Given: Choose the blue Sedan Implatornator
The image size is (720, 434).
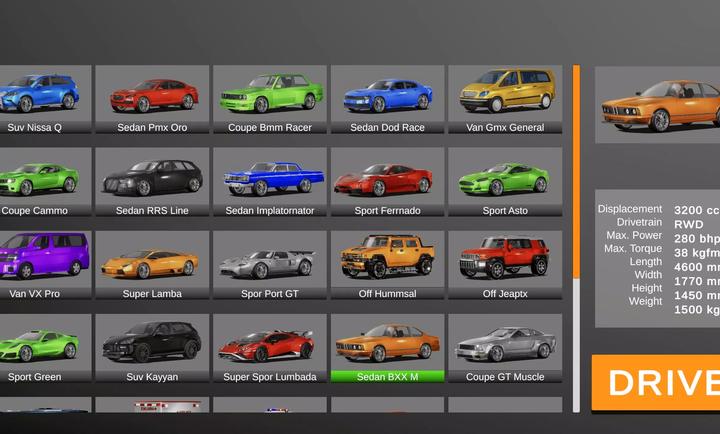Looking at the screenshot, I should [x=269, y=181].
